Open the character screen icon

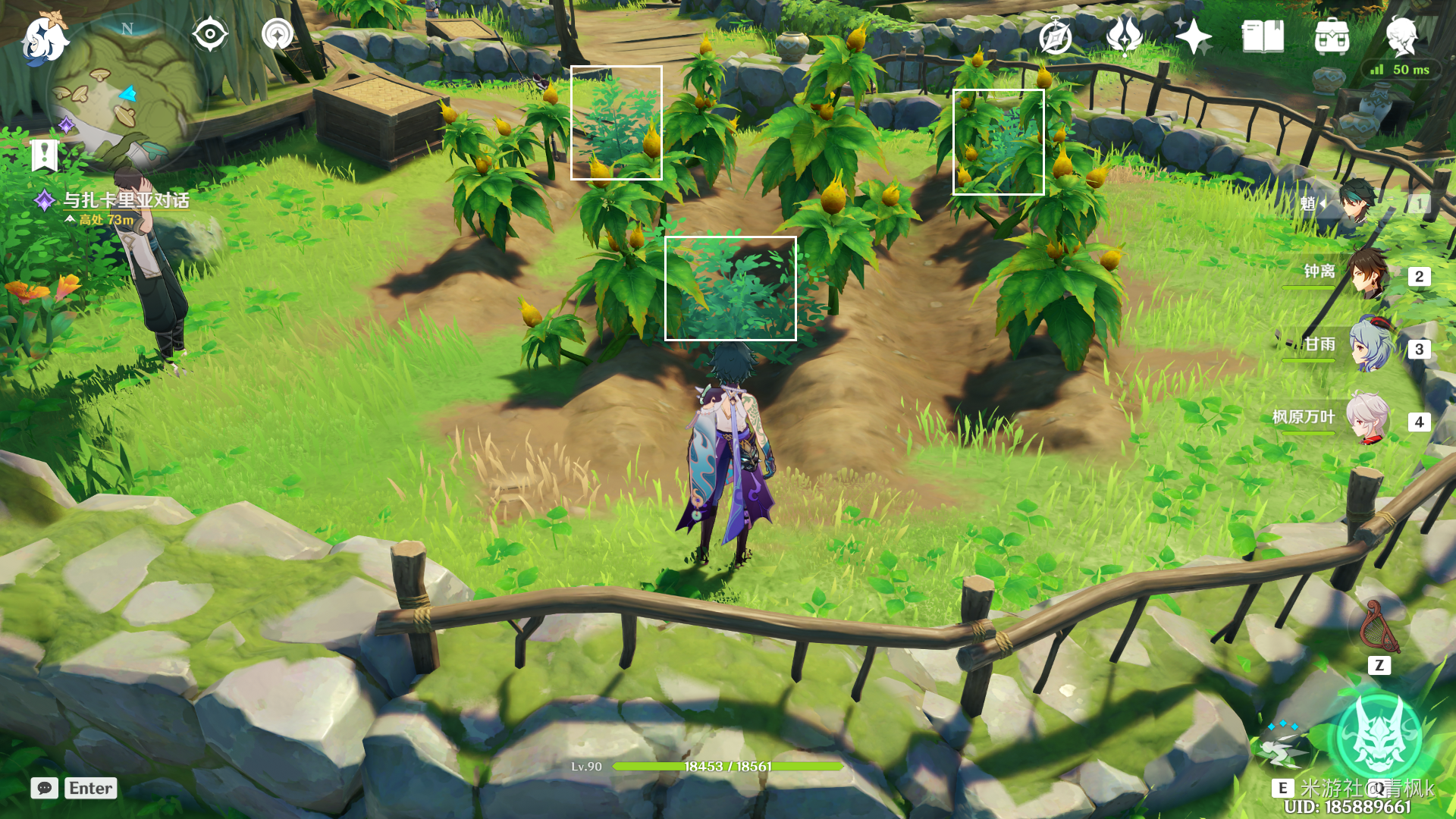tap(1401, 36)
